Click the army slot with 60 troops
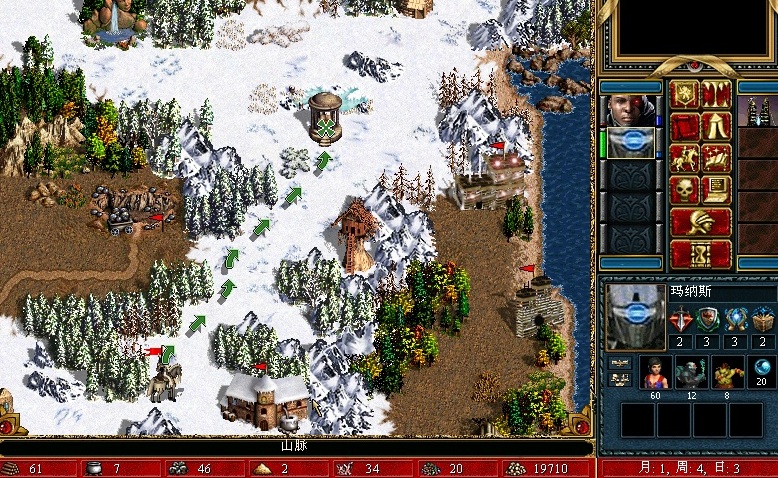The width and height of the screenshot is (778, 478). [655, 371]
